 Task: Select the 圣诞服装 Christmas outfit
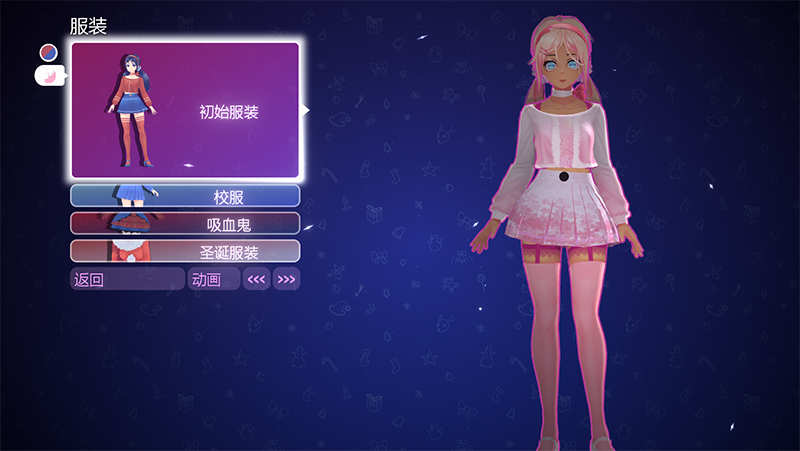(x=185, y=251)
